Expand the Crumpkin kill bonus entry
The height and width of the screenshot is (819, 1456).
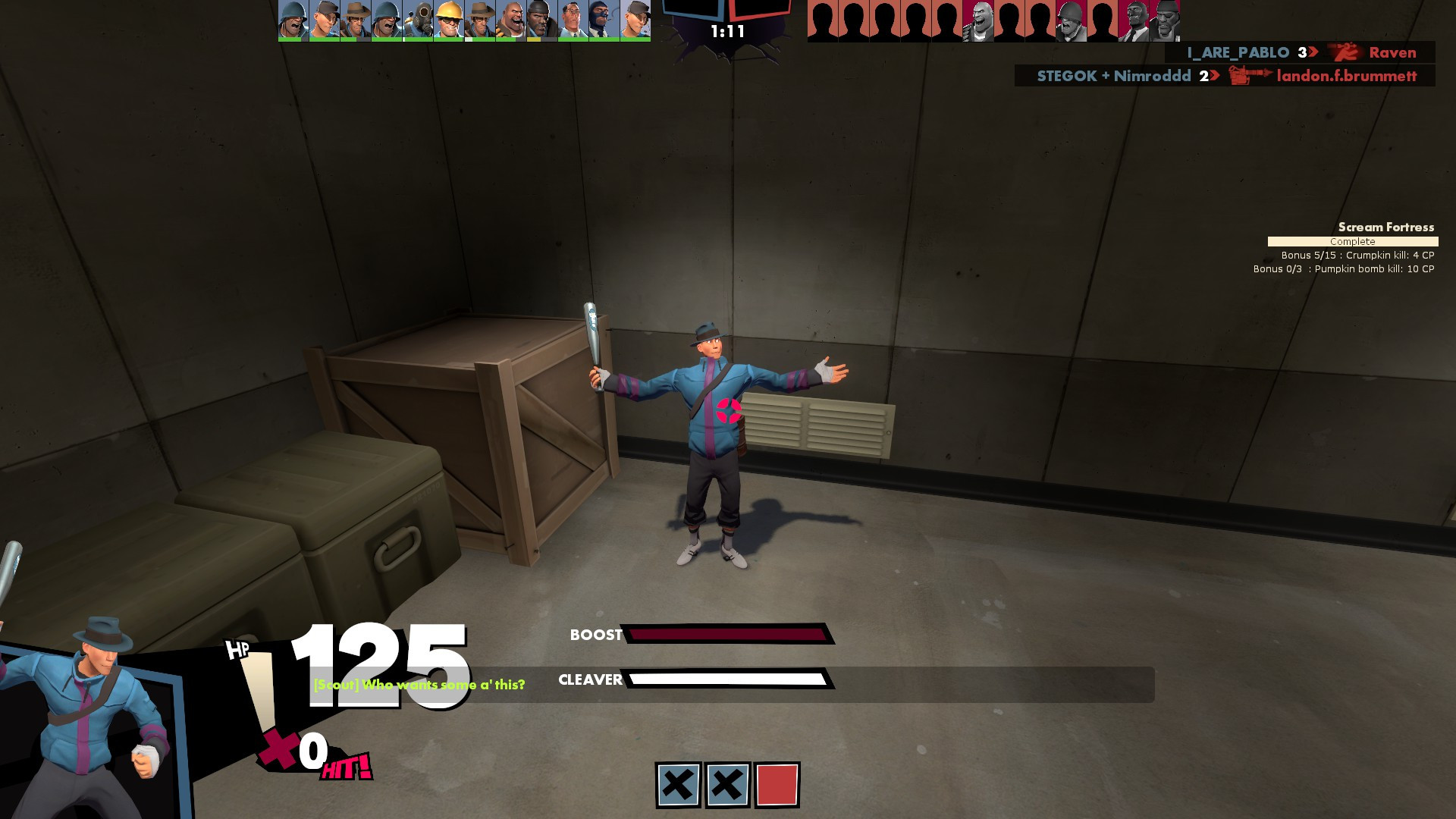point(1357,256)
